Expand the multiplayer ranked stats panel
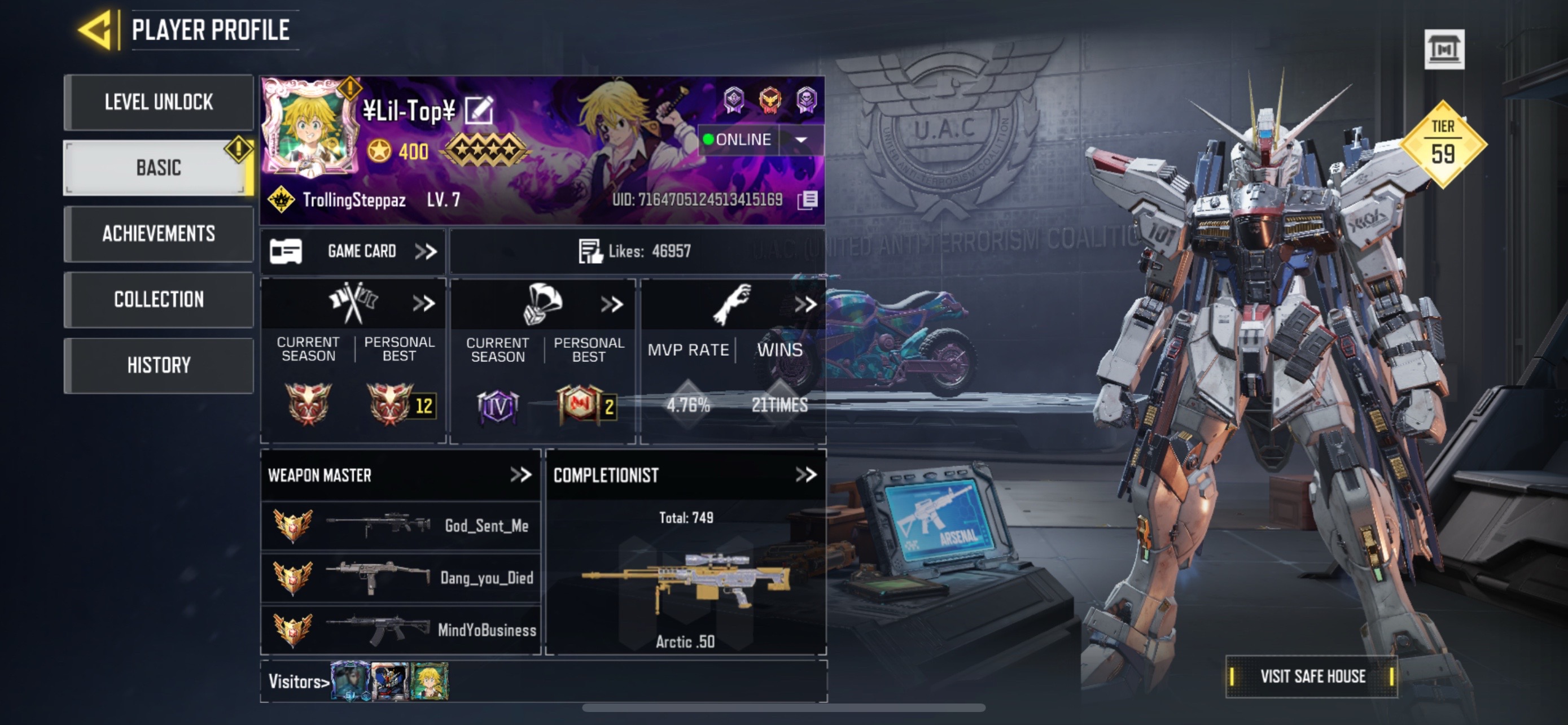 click(424, 303)
